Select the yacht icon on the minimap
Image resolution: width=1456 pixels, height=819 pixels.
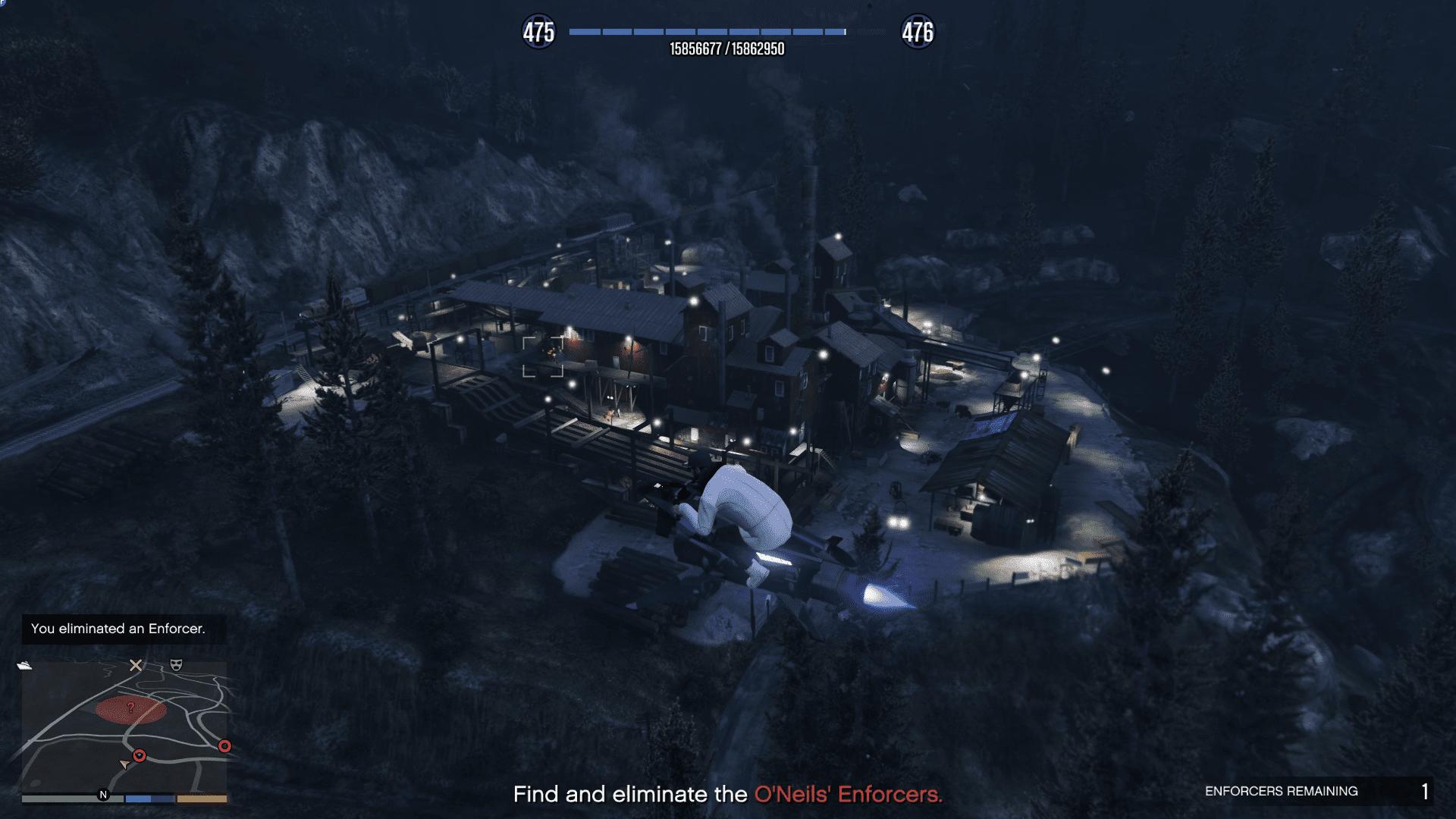25,665
